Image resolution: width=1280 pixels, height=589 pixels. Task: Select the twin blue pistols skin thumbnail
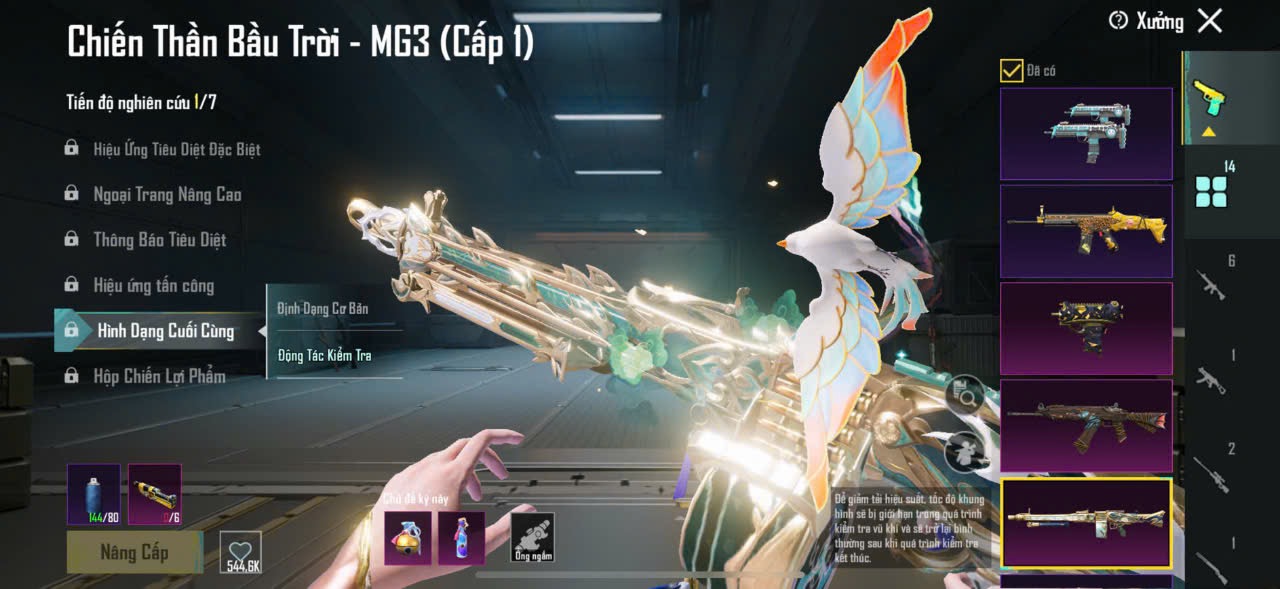click(x=1086, y=134)
